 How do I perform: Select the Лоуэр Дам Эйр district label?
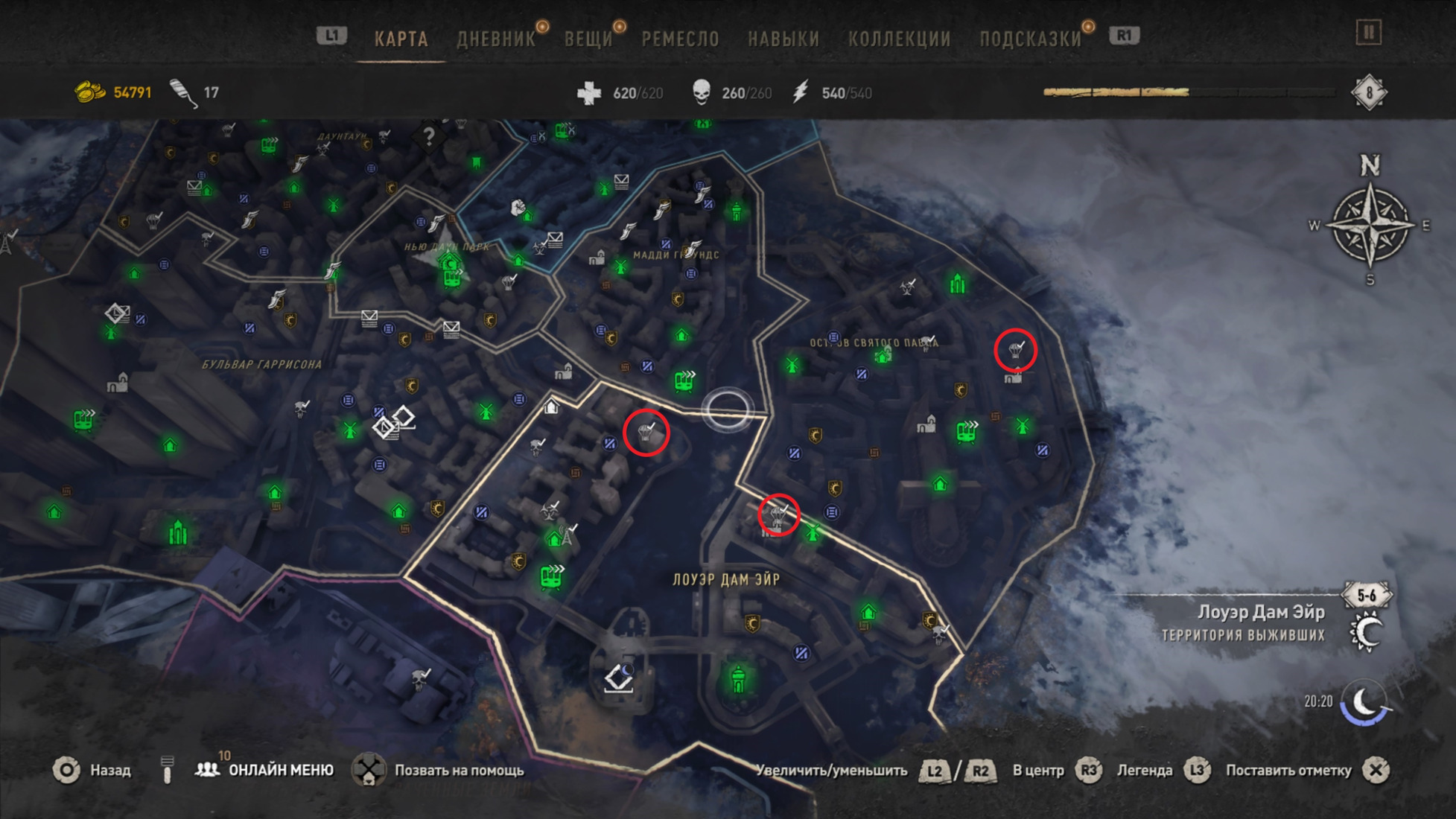[726, 579]
